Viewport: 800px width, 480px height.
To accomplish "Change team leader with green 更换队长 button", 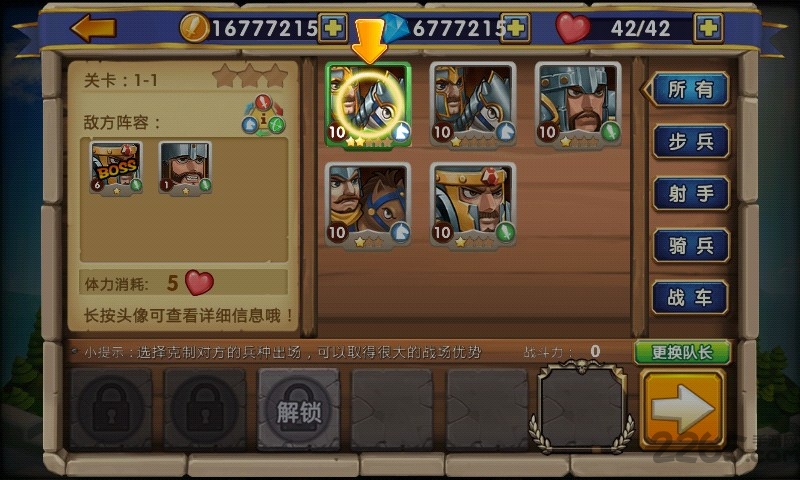I will (681, 352).
